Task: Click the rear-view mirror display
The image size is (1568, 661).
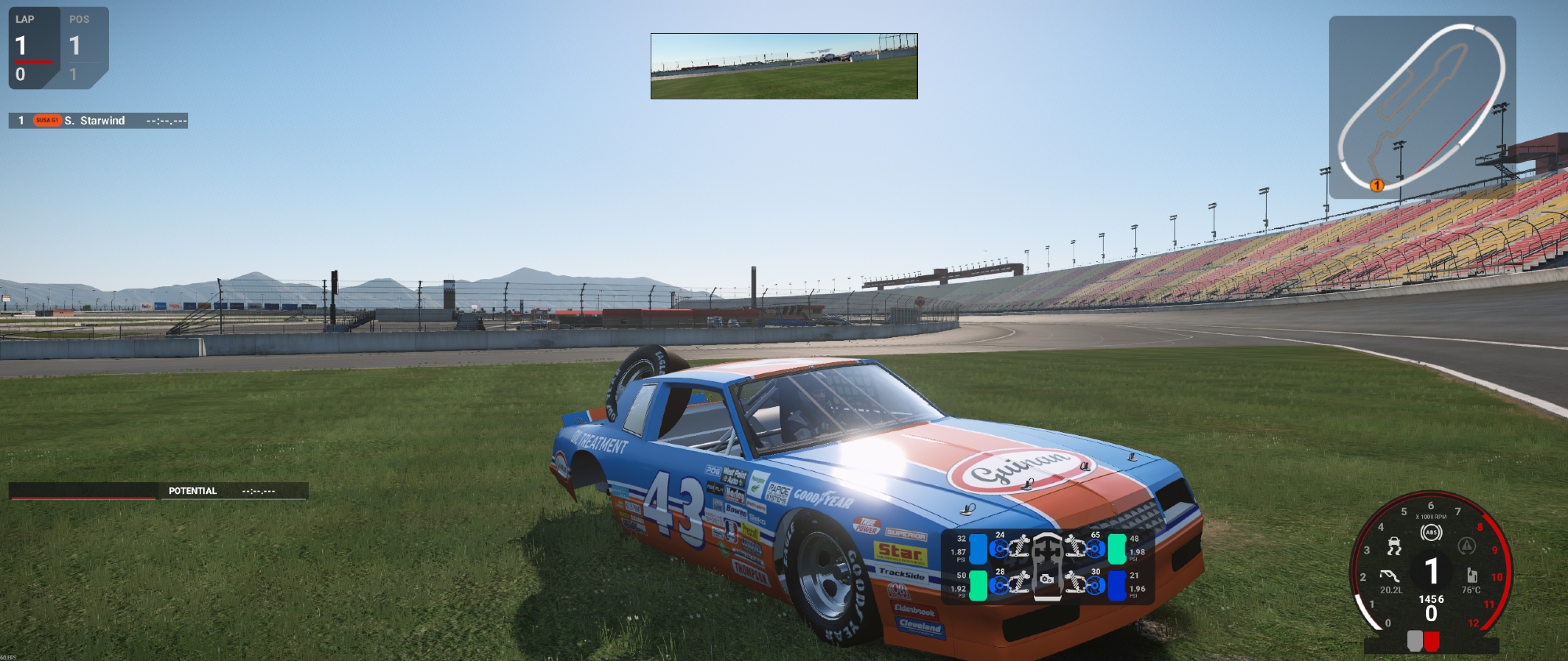Action: tap(784, 66)
